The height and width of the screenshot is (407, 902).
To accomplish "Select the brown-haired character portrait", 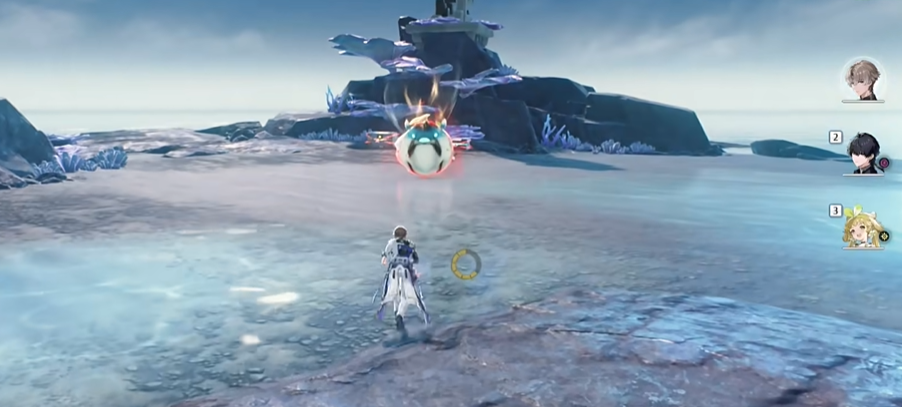I will coord(861,79).
